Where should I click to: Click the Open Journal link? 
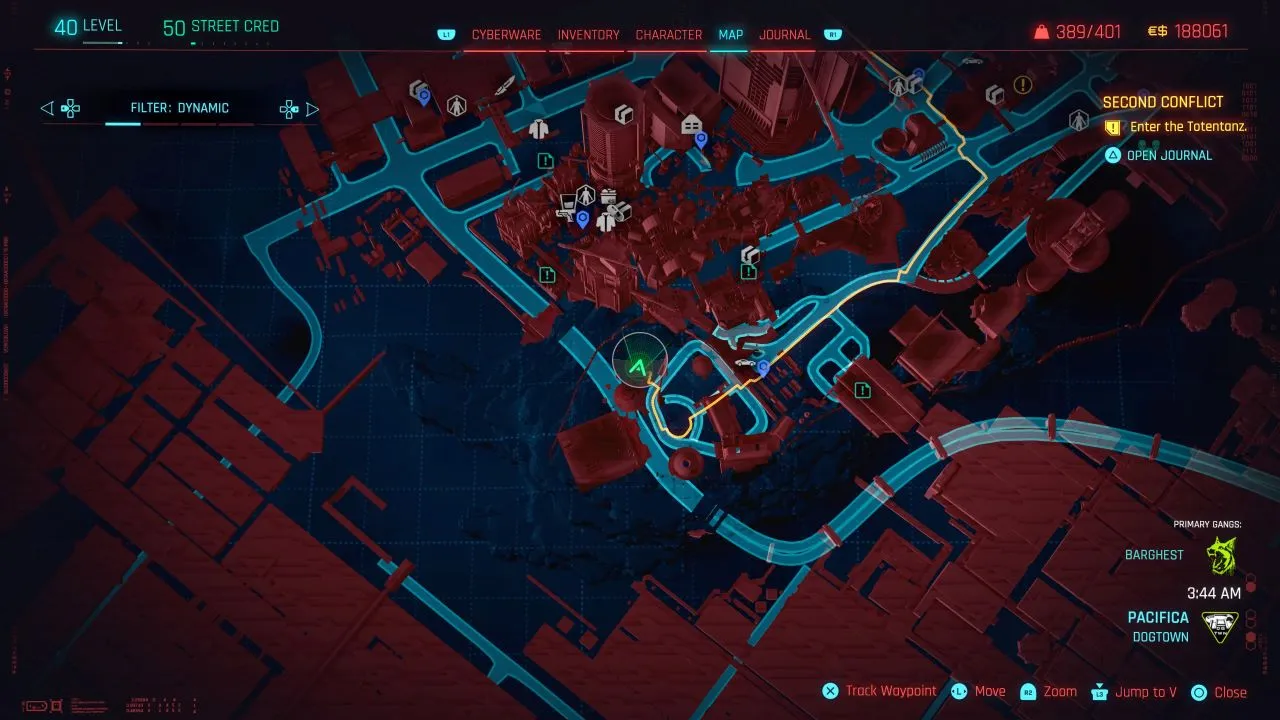[1170, 155]
